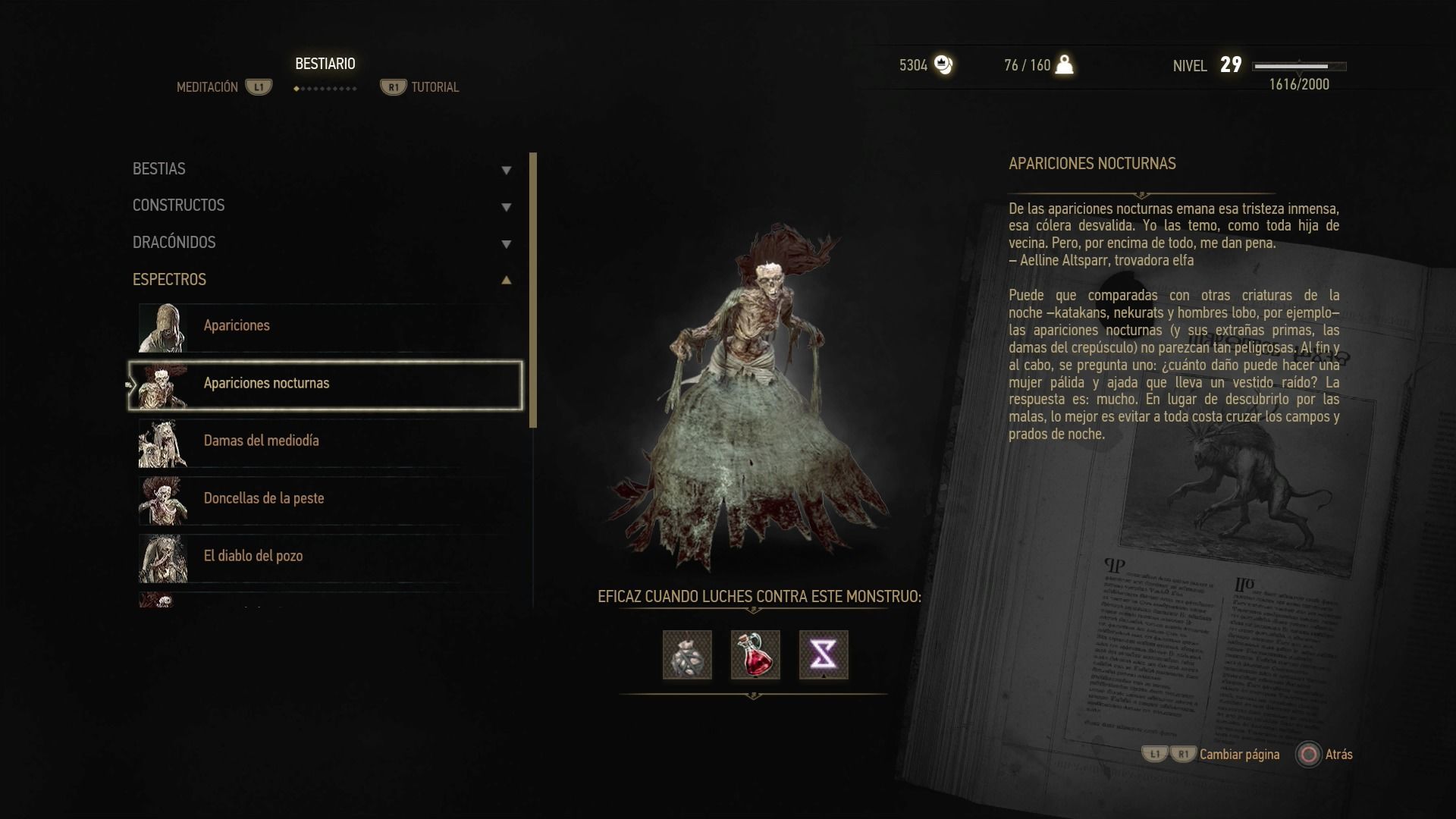The image size is (1456, 819).
Task: Expand the Bestias category
Action: coord(322,169)
